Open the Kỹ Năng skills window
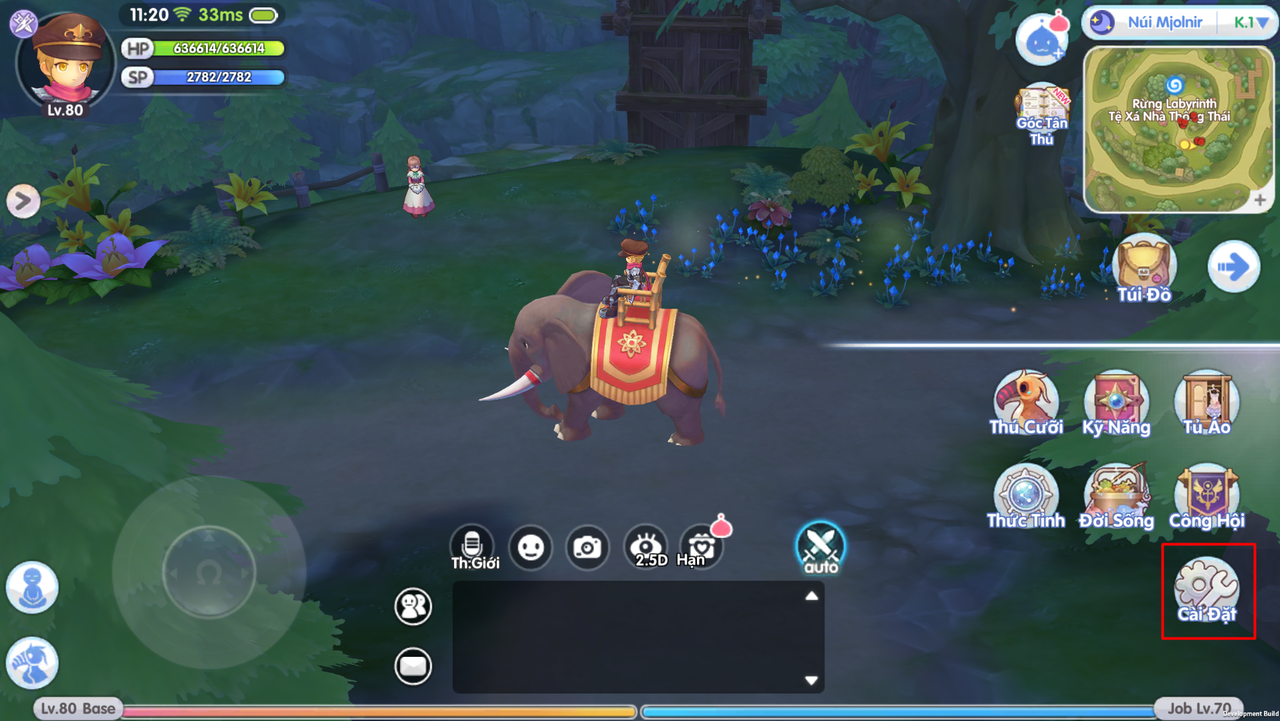1280x721 pixels. (1117, 401)
